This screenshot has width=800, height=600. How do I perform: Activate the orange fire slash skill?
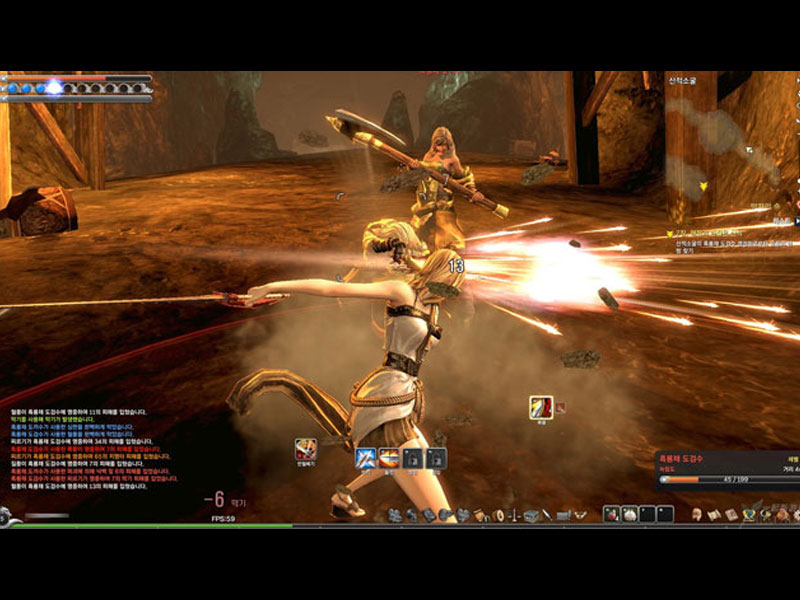[x=388, y=458]
